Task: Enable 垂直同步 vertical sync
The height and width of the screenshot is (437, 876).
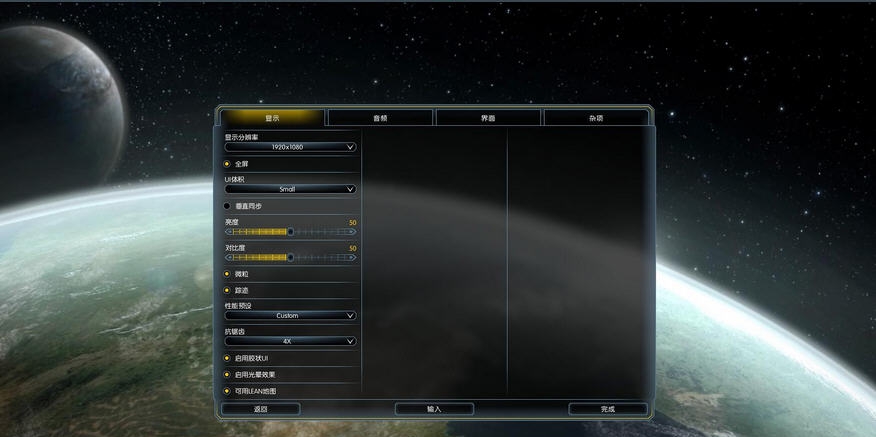Action: click(x=227, y=206)
